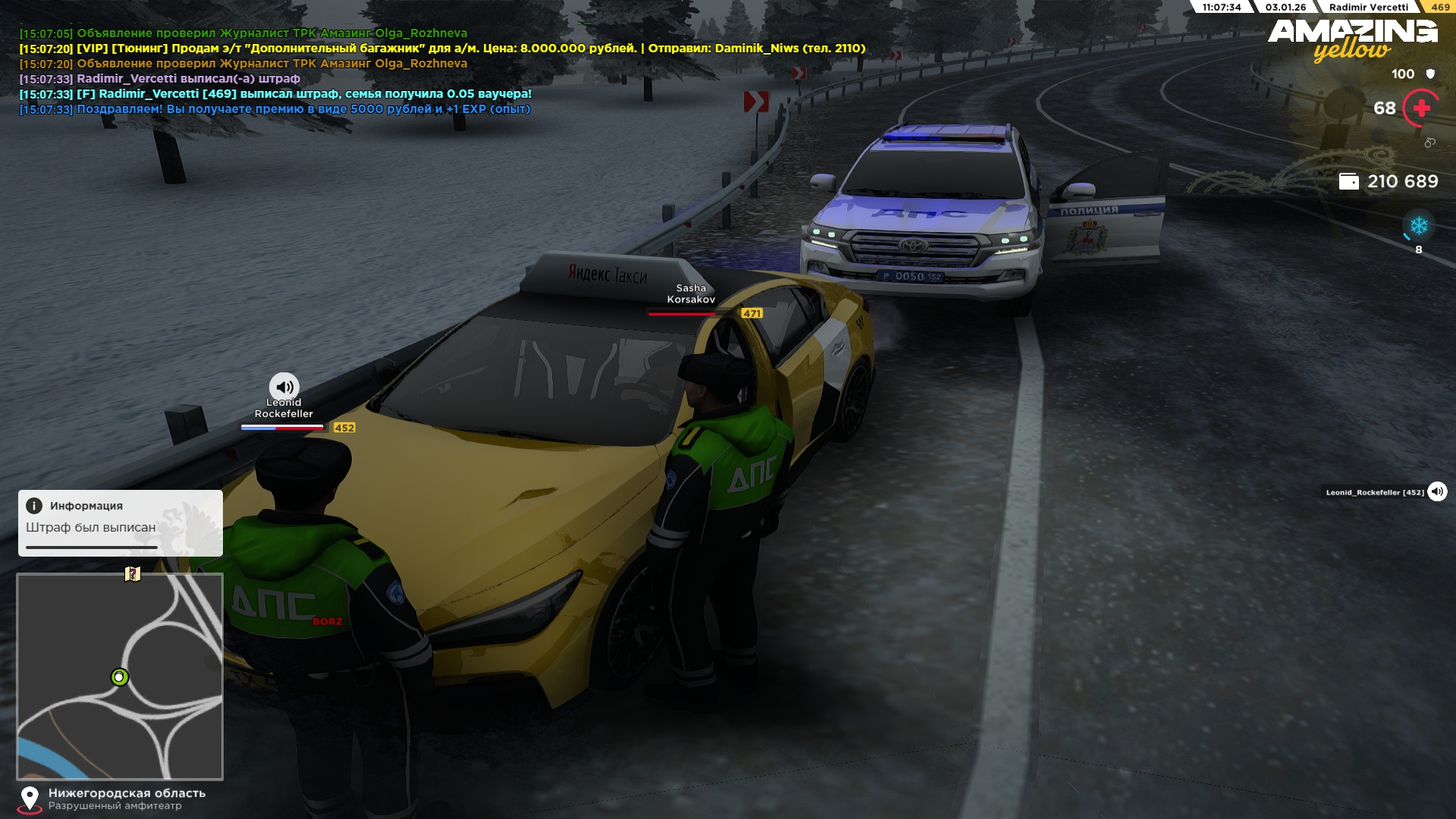
Task: Click the map marker icon atop the minimap
Action: tap(133, 574)
